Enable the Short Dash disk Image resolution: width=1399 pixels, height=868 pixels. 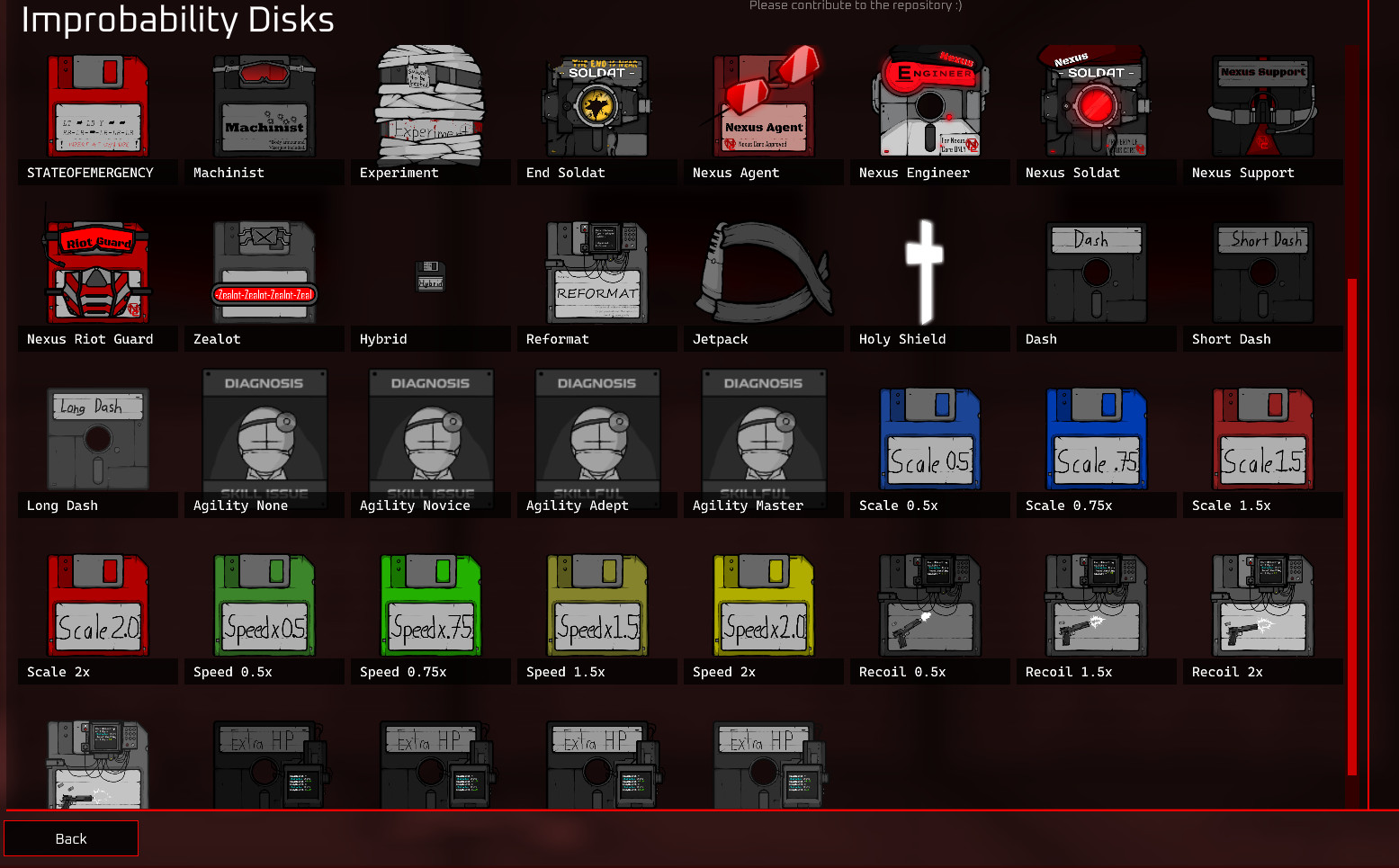click(x=1262, y=270)
